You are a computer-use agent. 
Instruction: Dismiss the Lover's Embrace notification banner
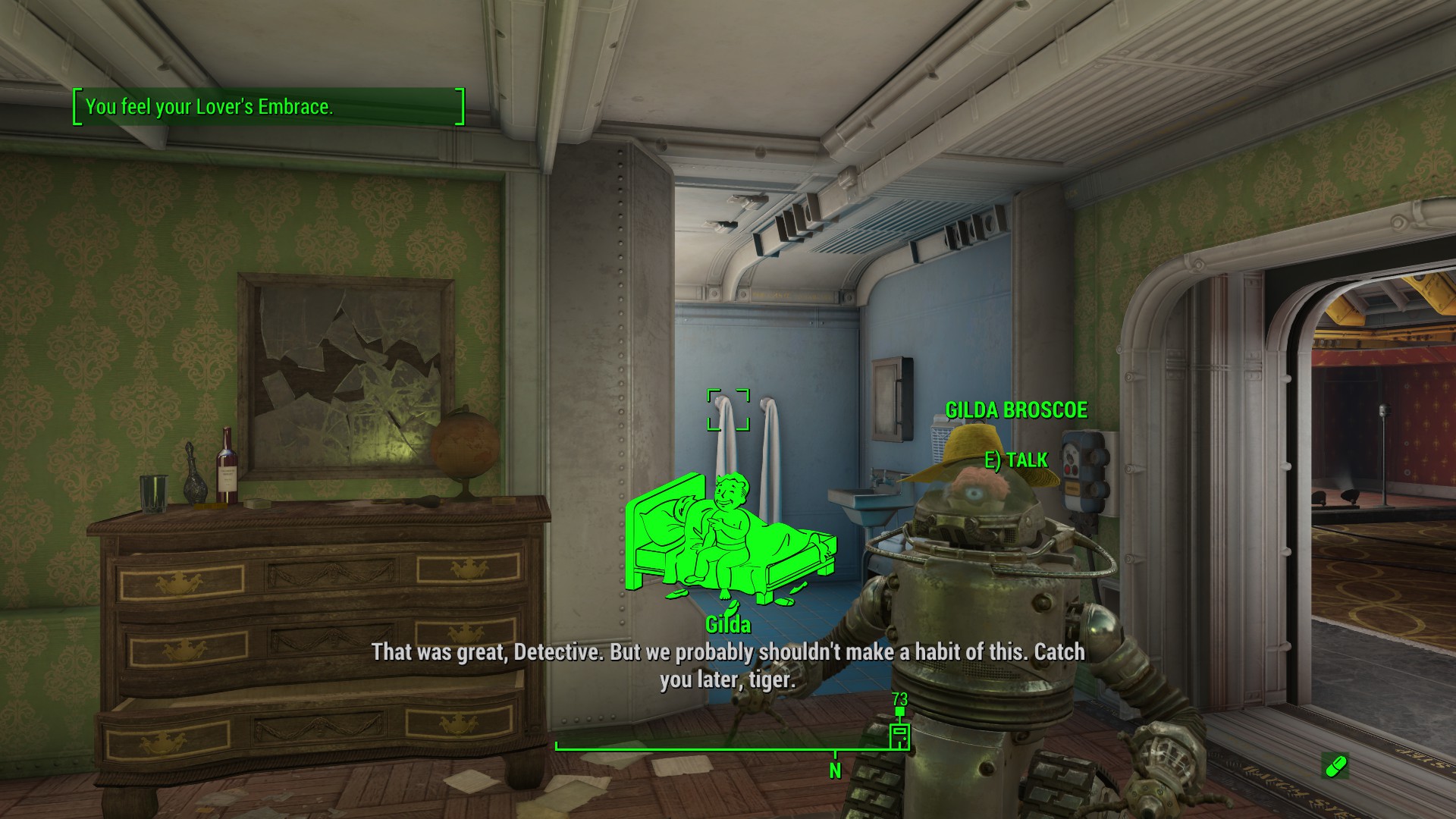265,107
